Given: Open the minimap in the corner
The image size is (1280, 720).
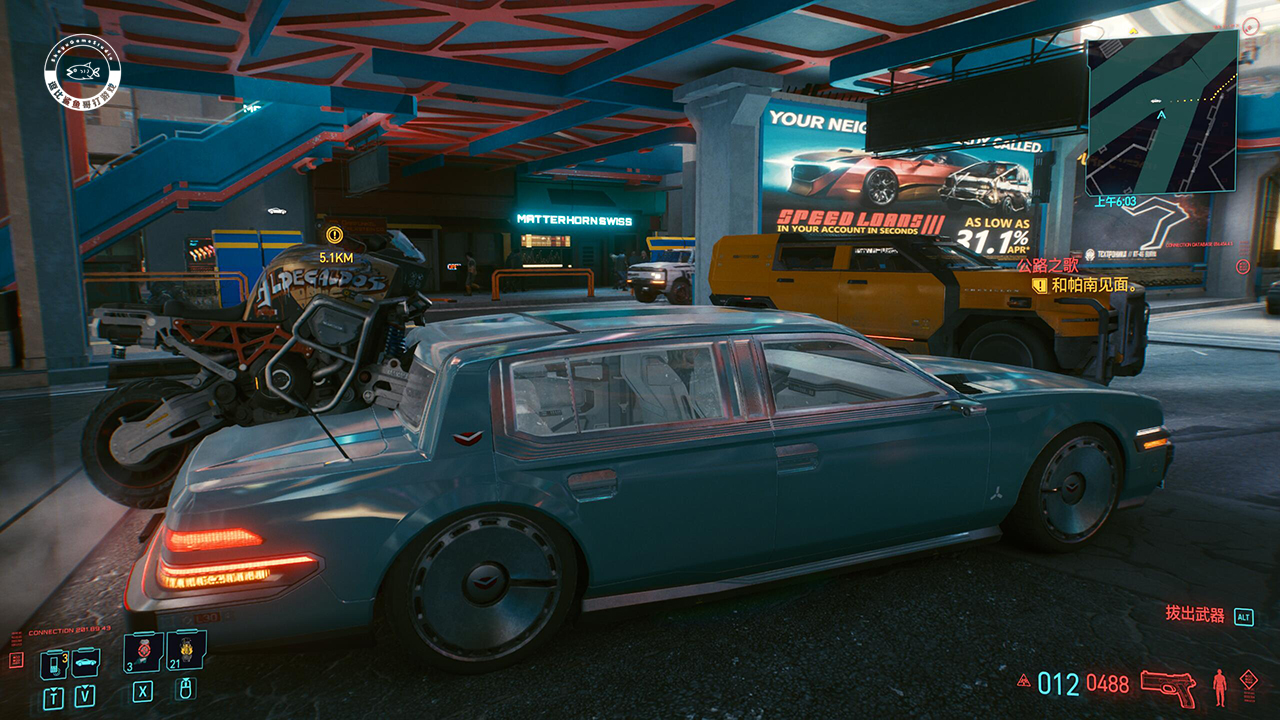Looking at the screenshot, I should pyautogui.click(x=1161, y=111).
